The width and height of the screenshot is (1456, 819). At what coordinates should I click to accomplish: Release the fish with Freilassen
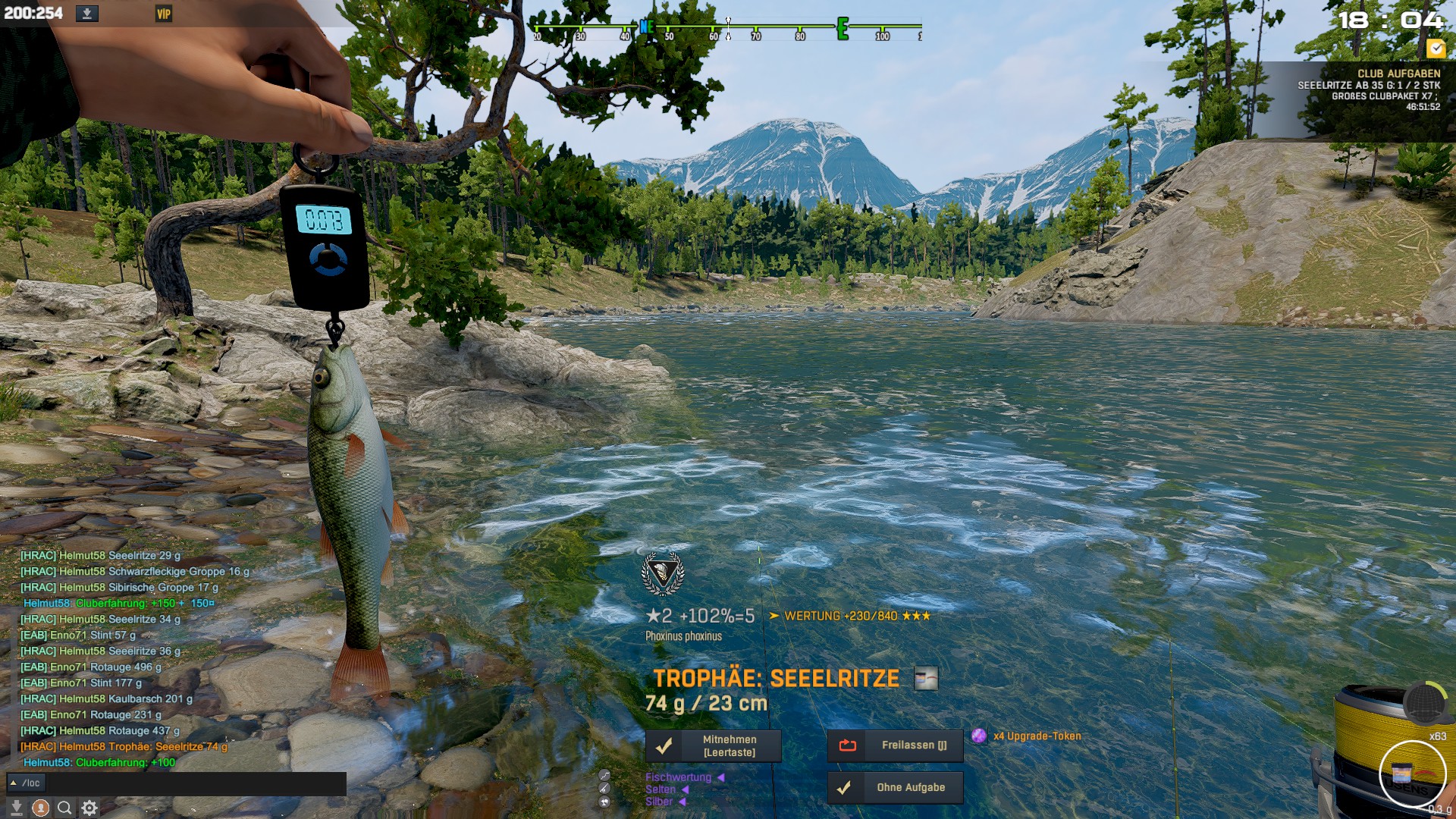click(x=895, y=745)
